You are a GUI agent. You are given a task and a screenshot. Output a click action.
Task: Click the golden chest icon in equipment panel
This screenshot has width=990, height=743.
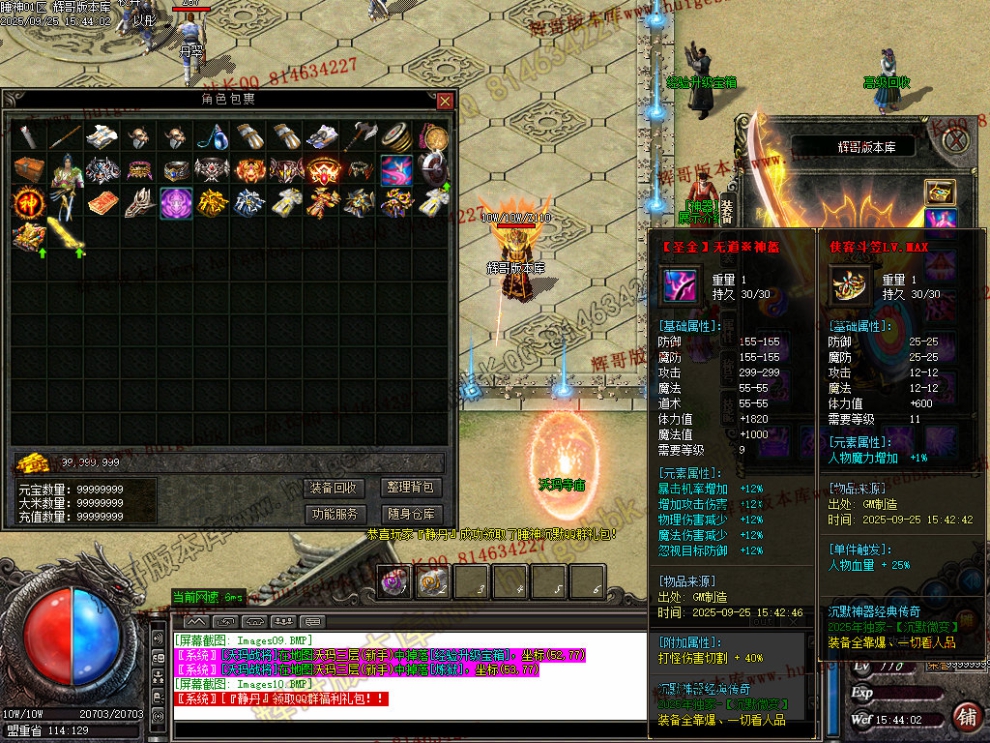[939, 191]
